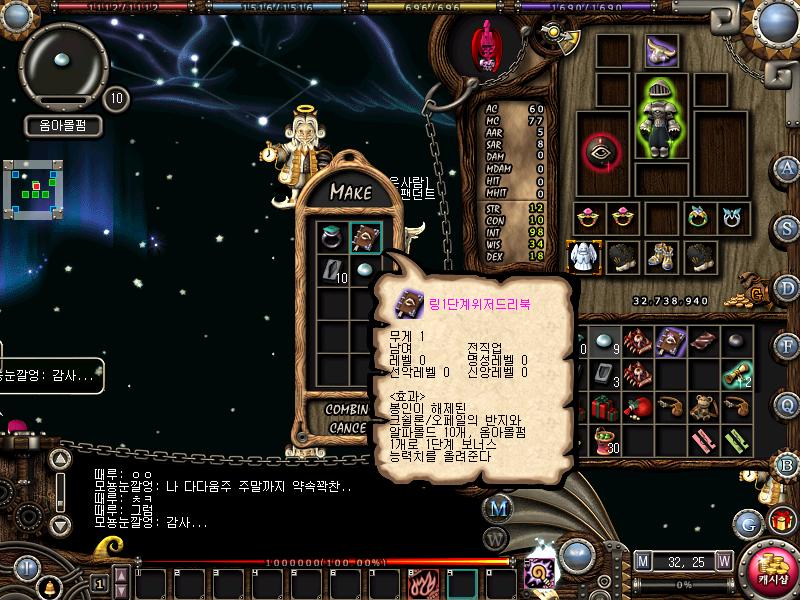Click the Combine button in the Make window
The height and width of the screenshot is (600, 800).
(x=349, y=410)
